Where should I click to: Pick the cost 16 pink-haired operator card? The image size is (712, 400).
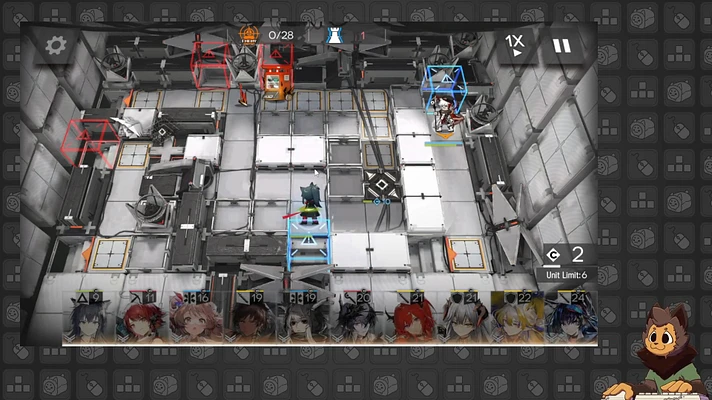(x=196, y=318)
